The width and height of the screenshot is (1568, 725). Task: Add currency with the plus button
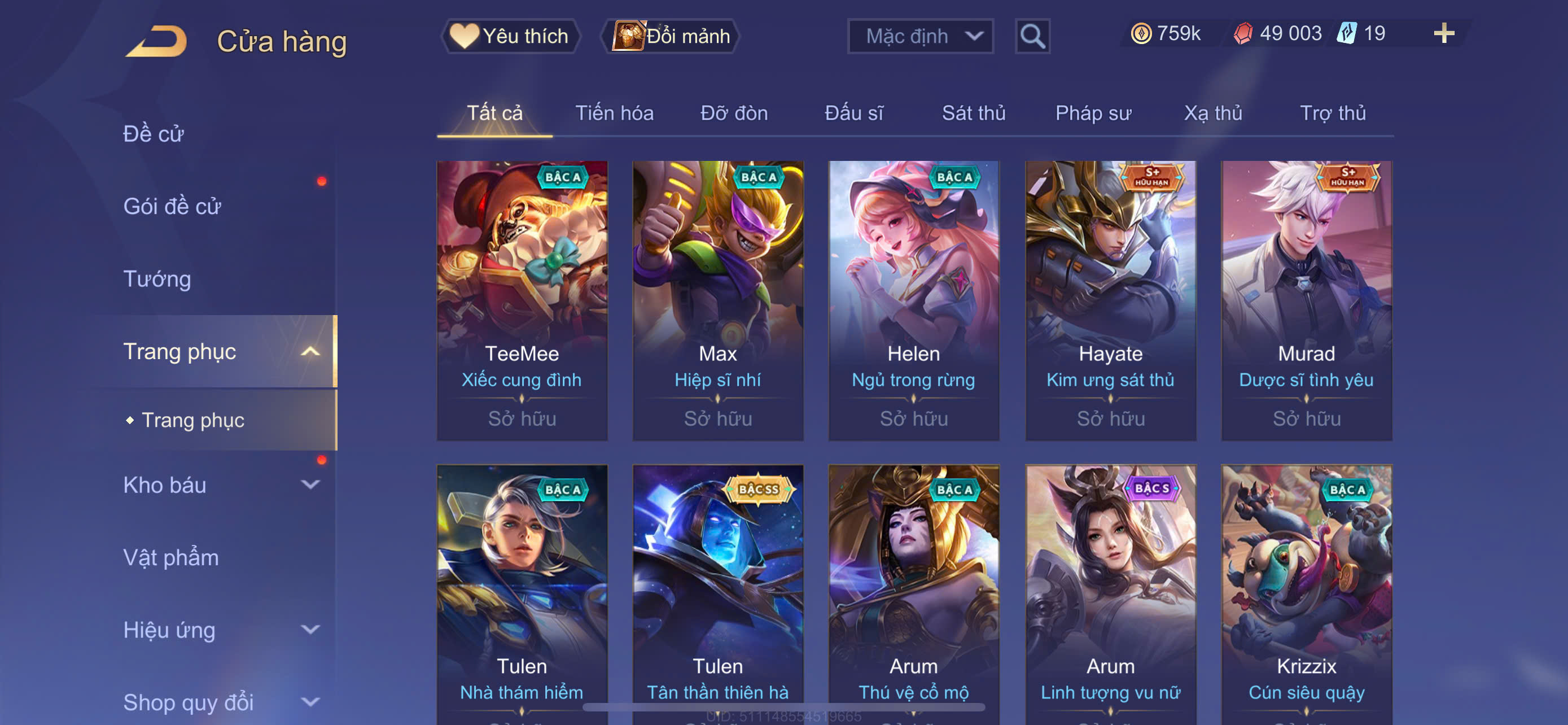(x=1443, y=33)
